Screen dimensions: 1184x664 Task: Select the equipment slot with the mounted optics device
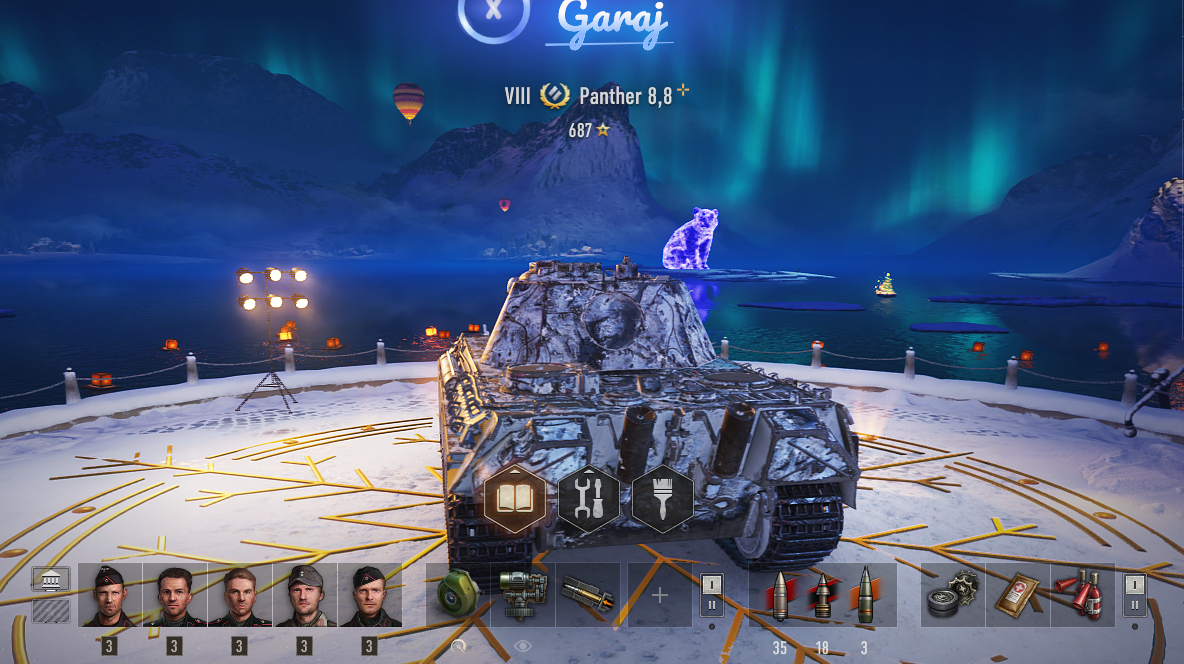pyautogui.click(x=522, y=595)
